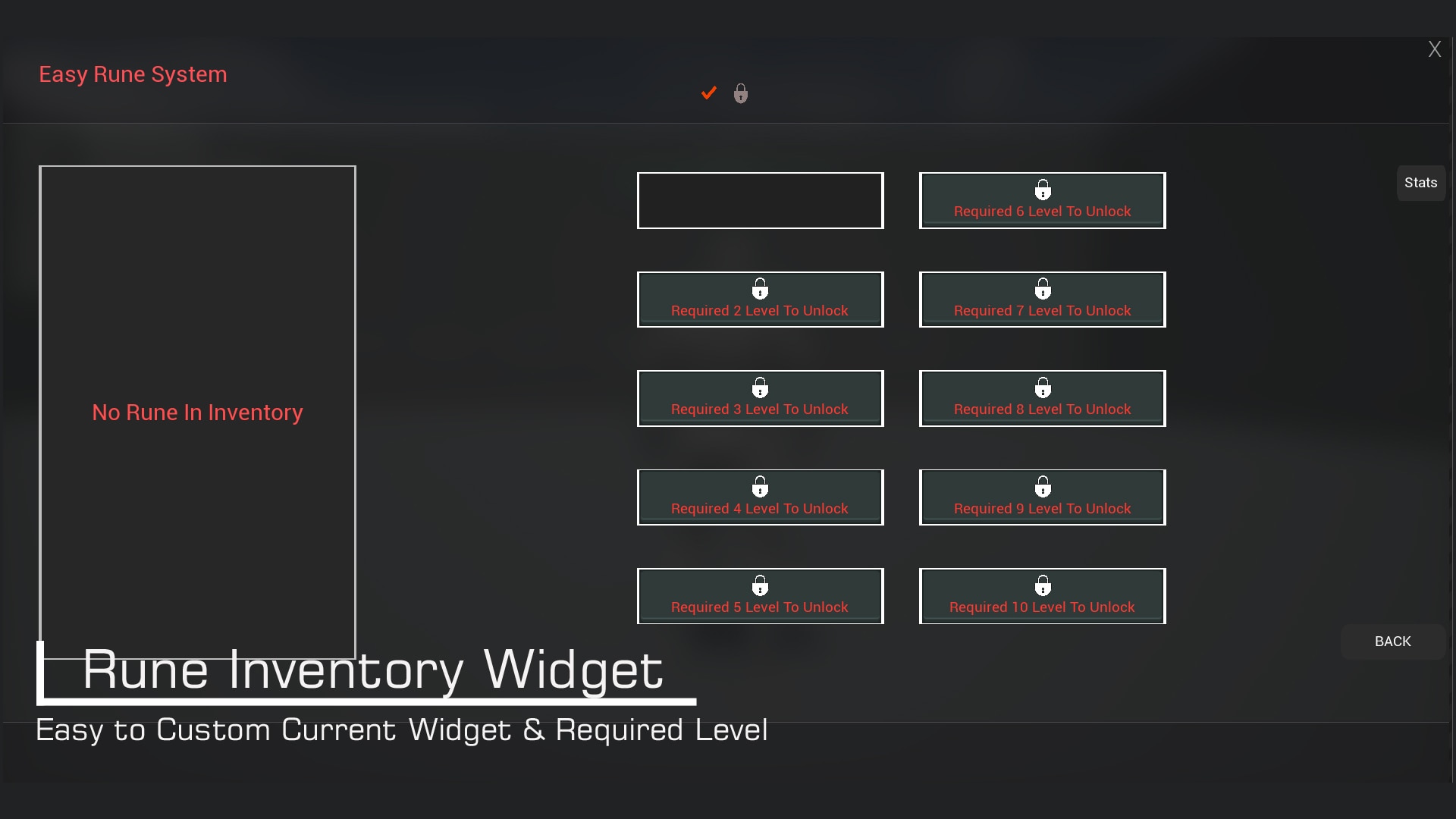Click the lock icon on Required 6 Level slot
1456x819 pixels.
[x=1043, y=189]
